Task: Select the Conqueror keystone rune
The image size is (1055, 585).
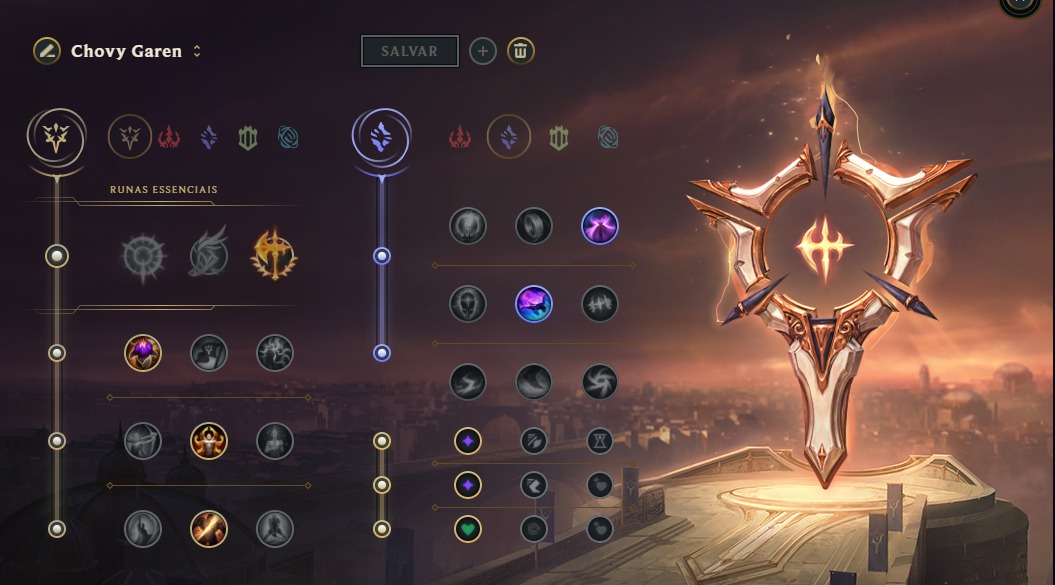Action: point(275,256)
